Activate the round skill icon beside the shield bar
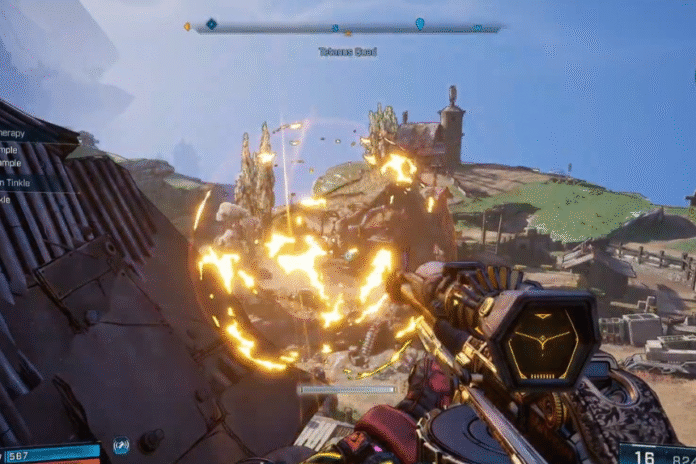 pos(121,446)
